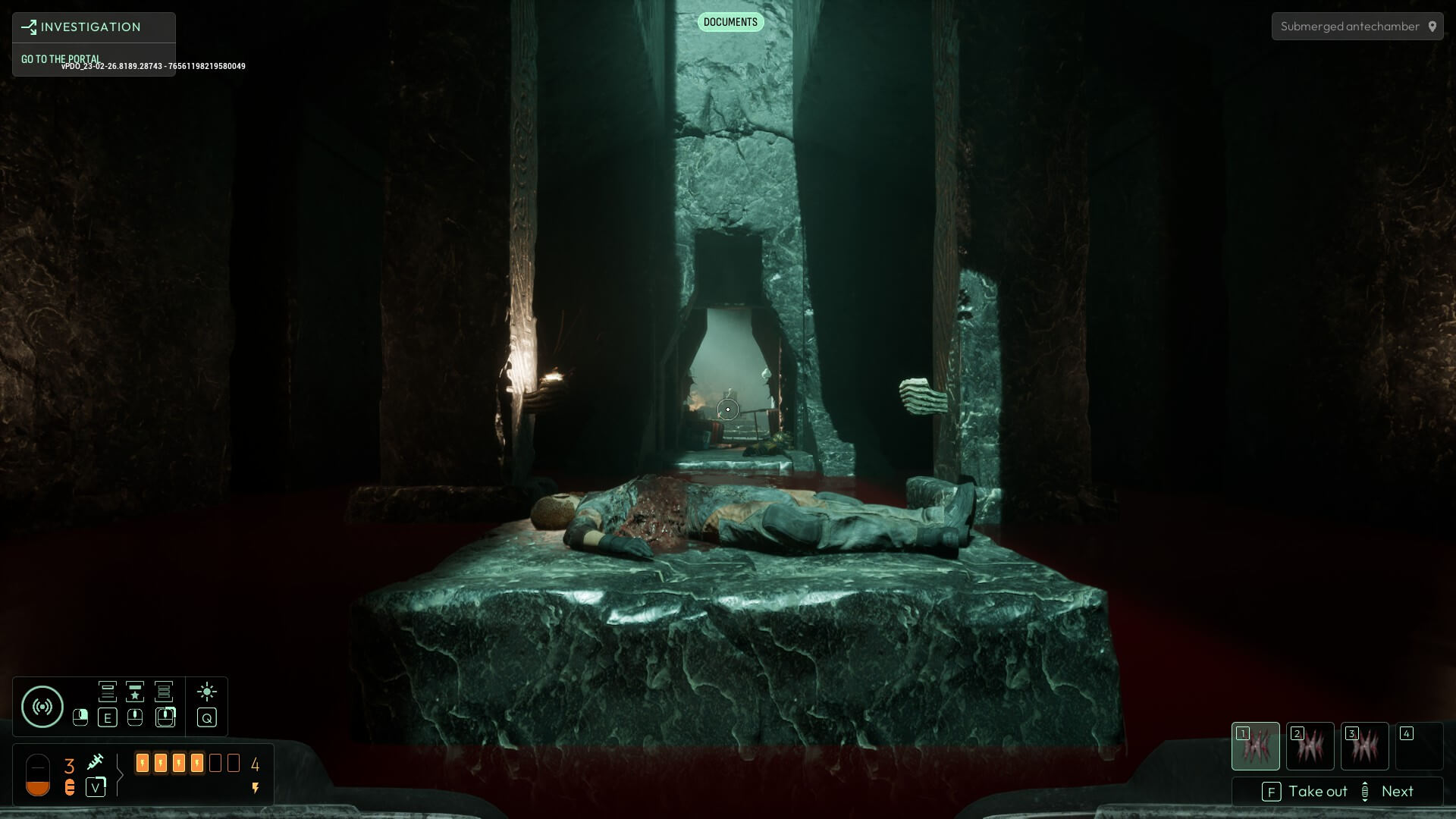The height and width of the screenshot is (819, 1456).
Task: Click the syringe healing item icon
Action: tap(96, 762)
